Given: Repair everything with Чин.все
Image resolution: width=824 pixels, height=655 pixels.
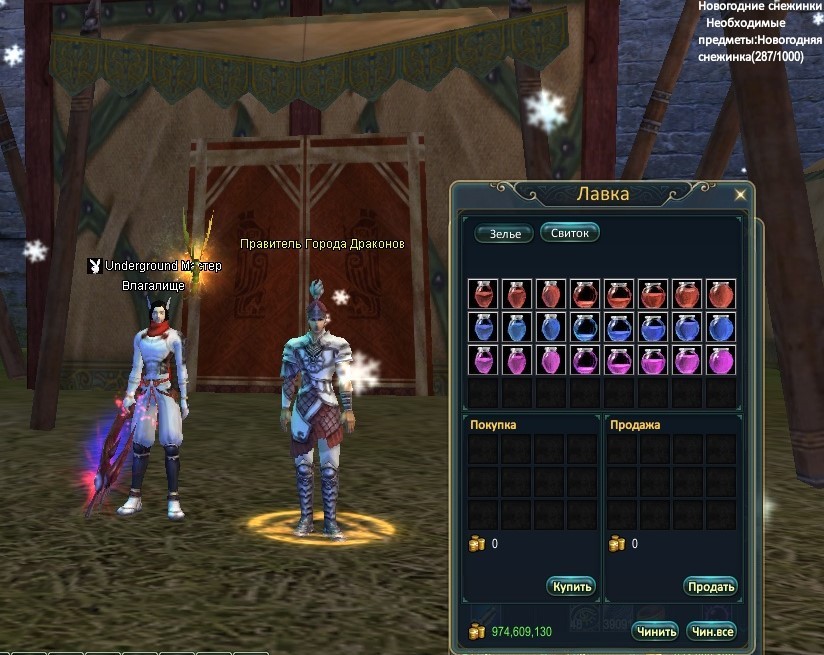Looking at the screenshot, I should click(x=710, y=631).
